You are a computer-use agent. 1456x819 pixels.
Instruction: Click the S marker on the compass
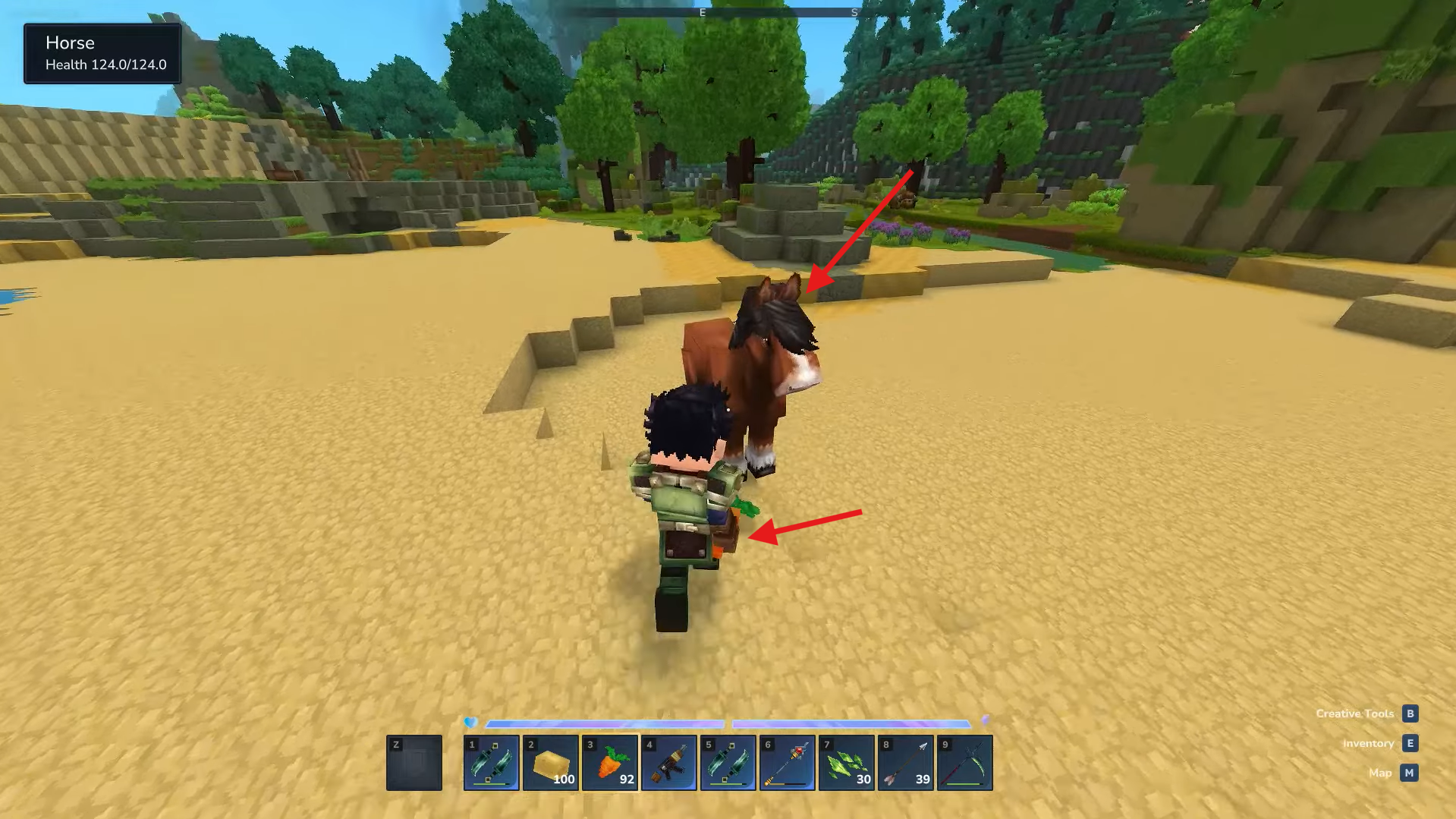854,12
